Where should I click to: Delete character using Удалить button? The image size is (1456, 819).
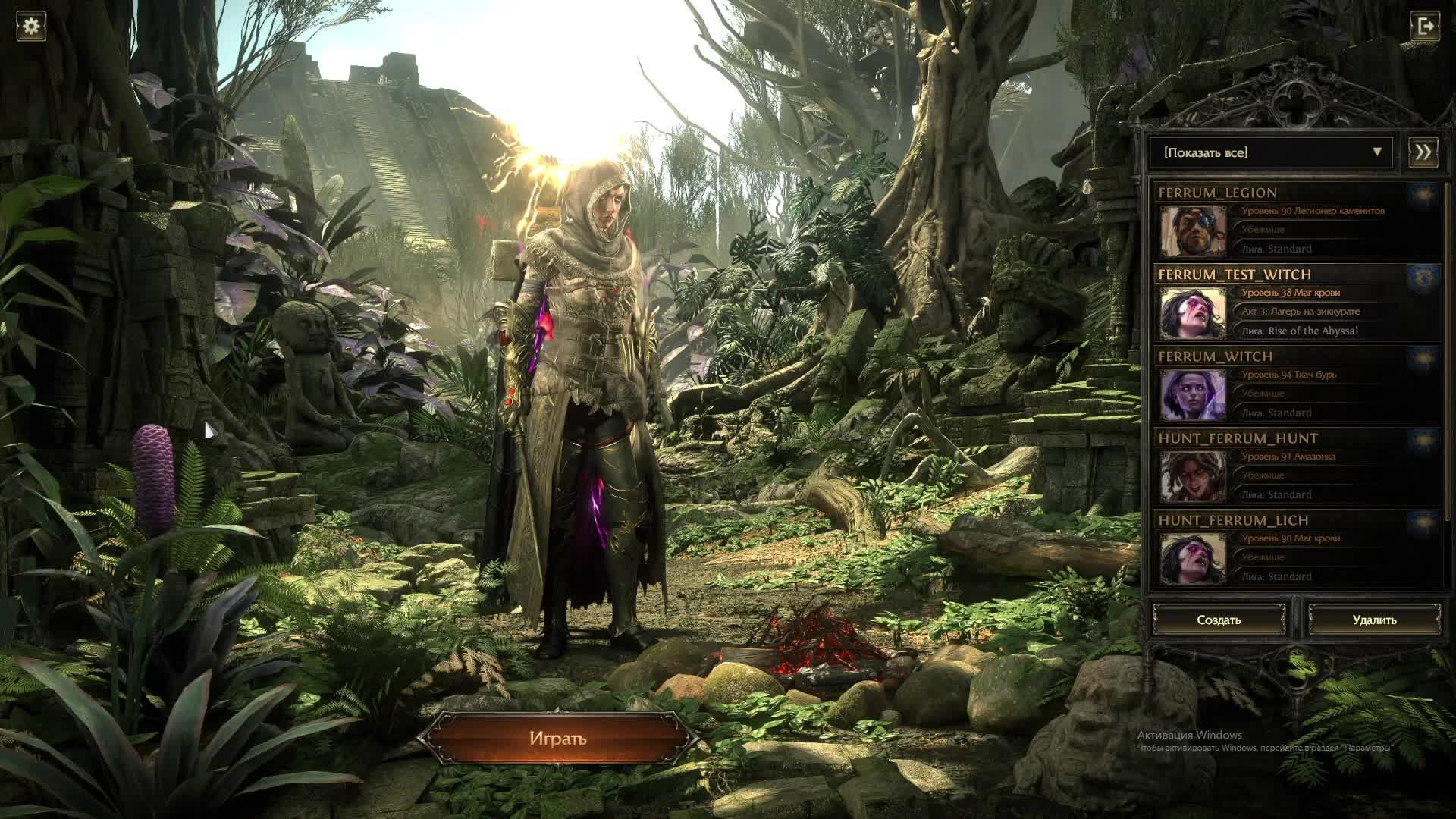[x=1374, y=620]
